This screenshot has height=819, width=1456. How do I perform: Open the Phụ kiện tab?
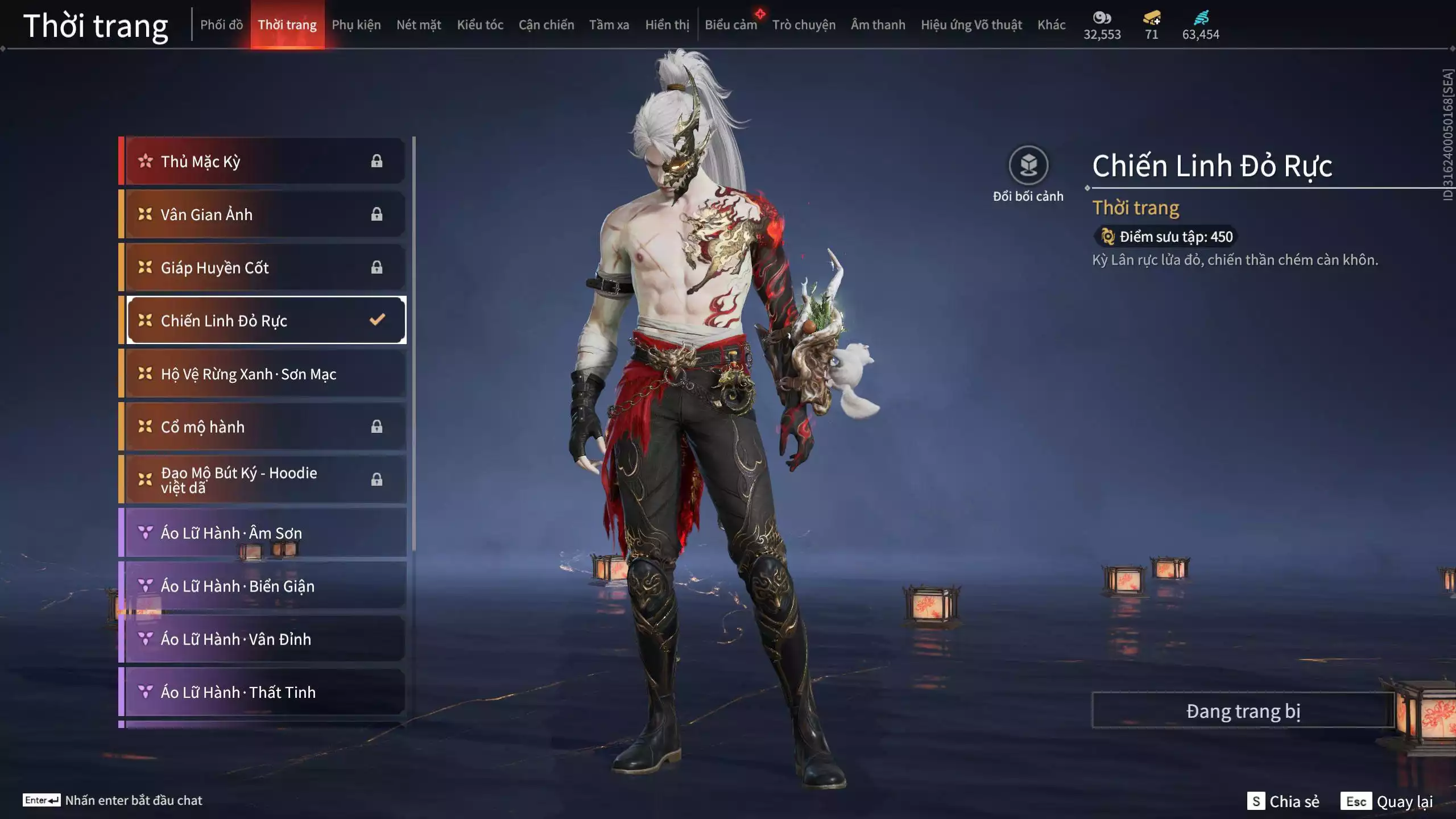[x=356, y=25]
